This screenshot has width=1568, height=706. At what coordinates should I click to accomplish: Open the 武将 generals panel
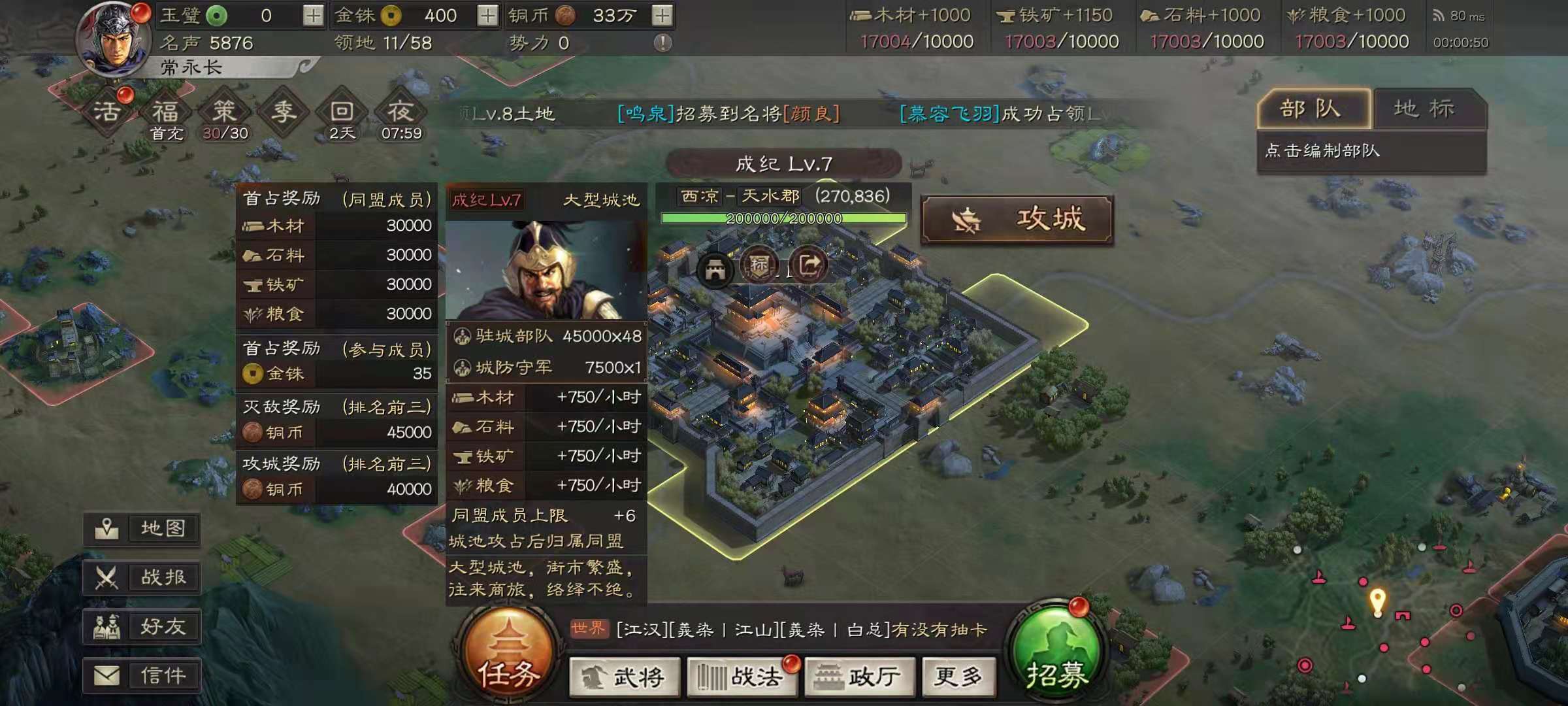tap(624, 678)
